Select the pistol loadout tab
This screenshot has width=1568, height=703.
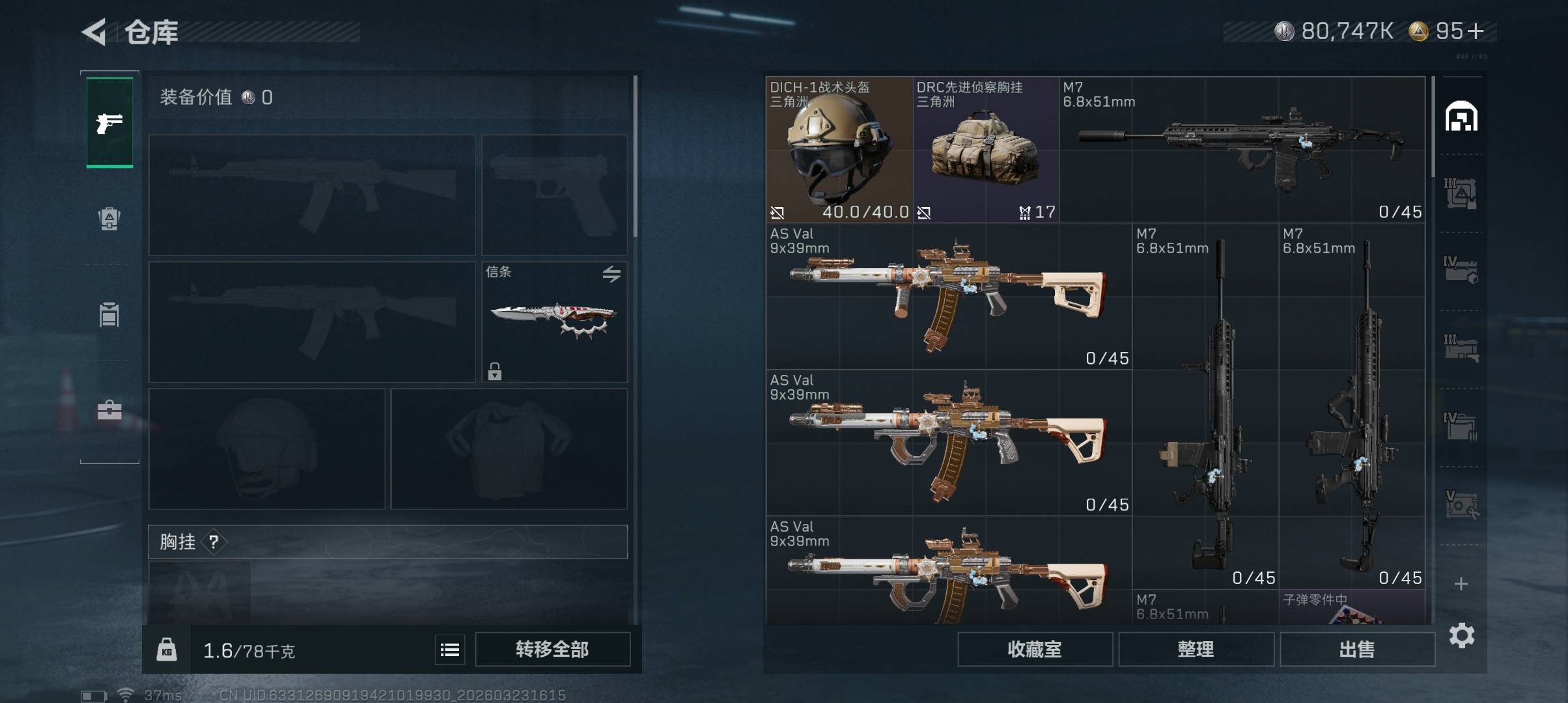pyautogui.click(x=109, y=122)
